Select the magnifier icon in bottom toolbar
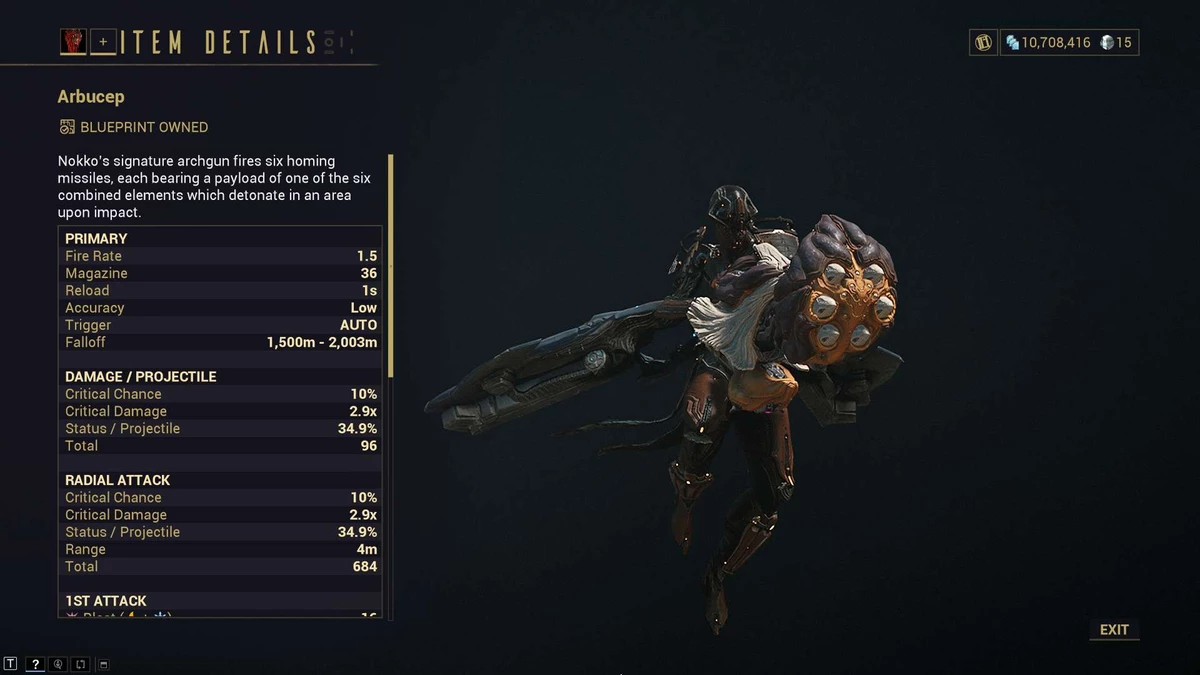 [58, 664]
